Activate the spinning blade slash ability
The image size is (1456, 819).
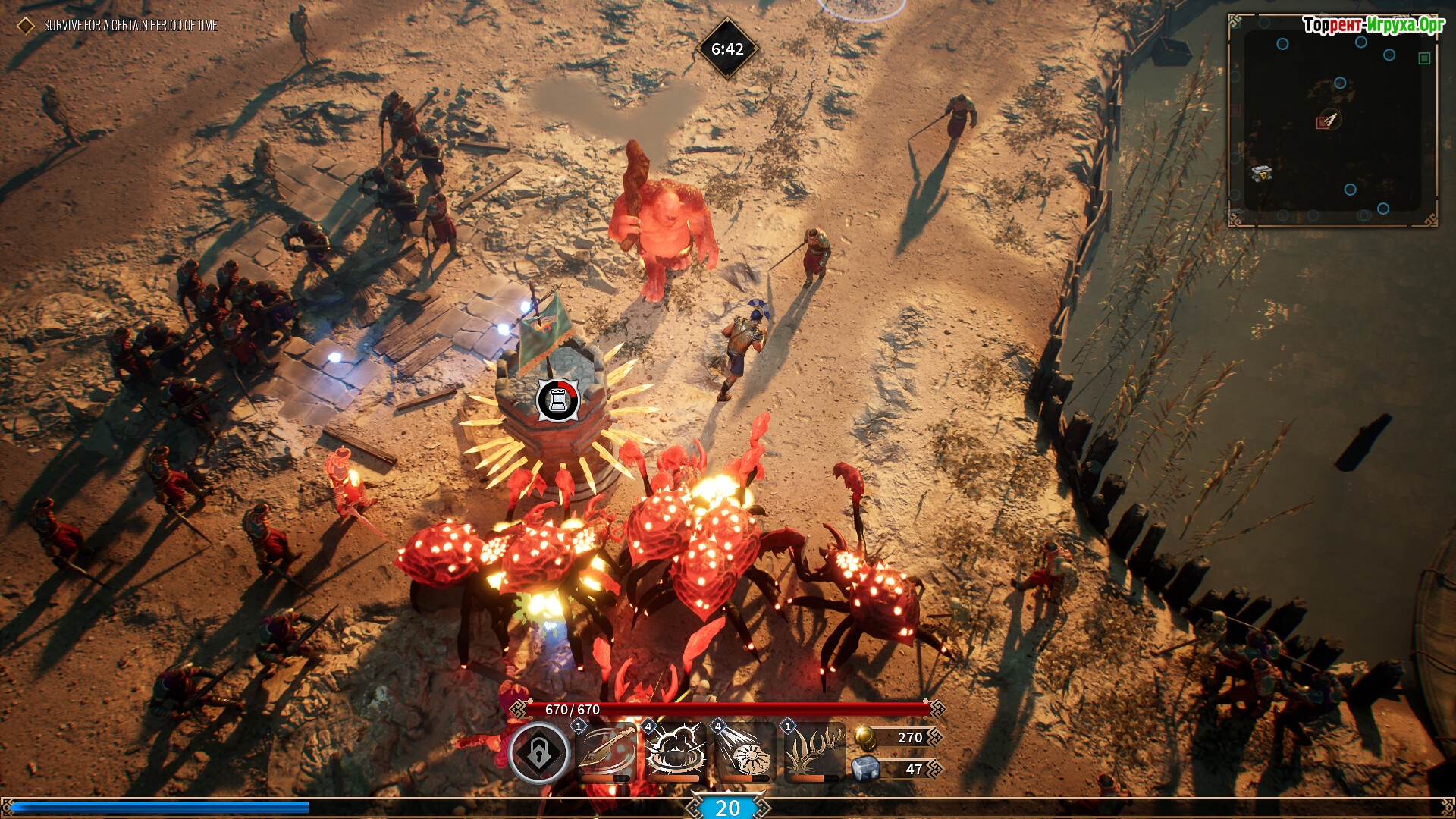click(607, 751)
